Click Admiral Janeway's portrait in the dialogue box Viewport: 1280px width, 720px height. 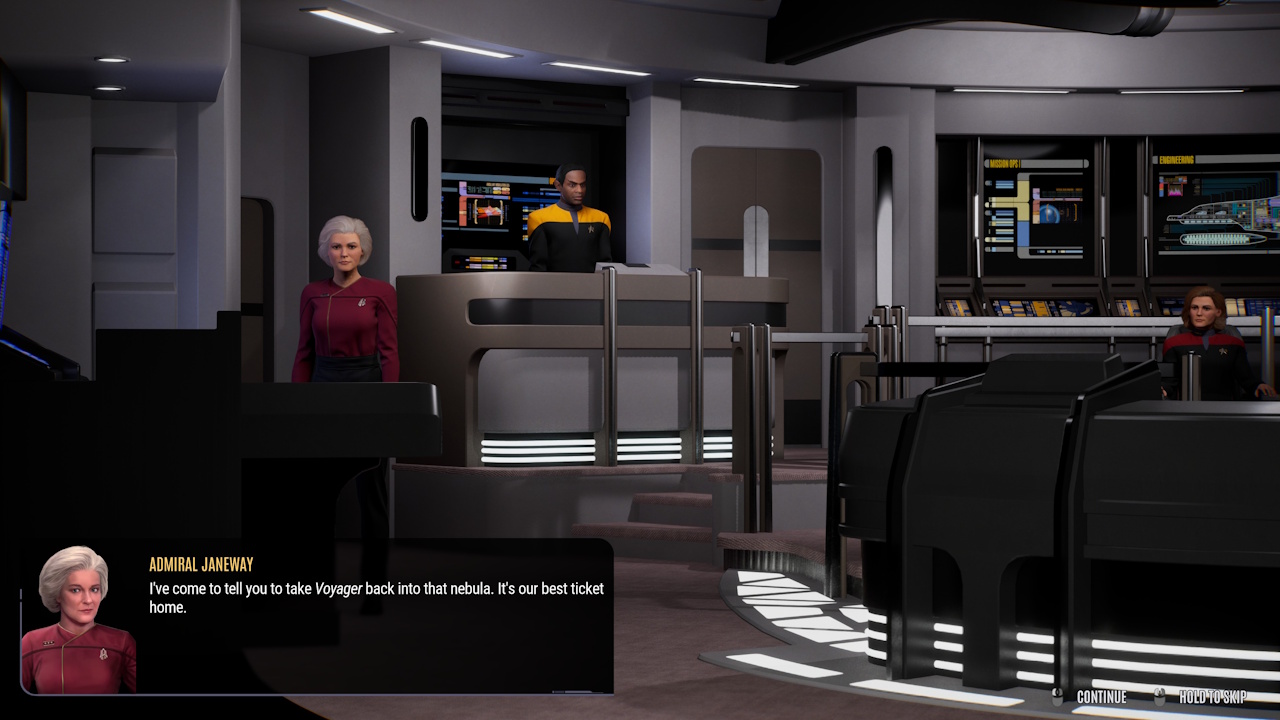coord(80,615)
